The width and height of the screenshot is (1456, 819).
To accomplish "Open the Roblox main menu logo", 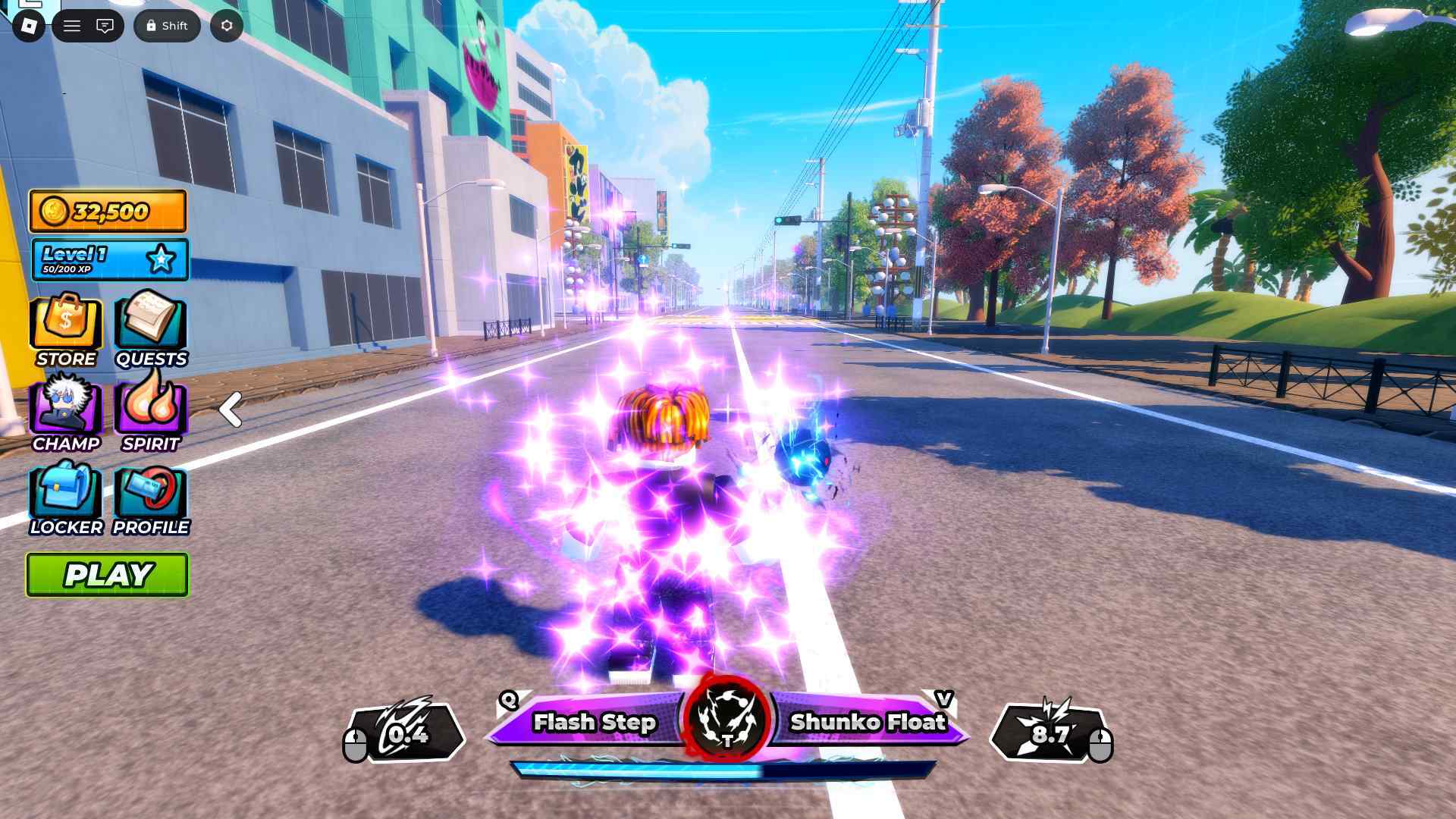I will click(29, 26).
